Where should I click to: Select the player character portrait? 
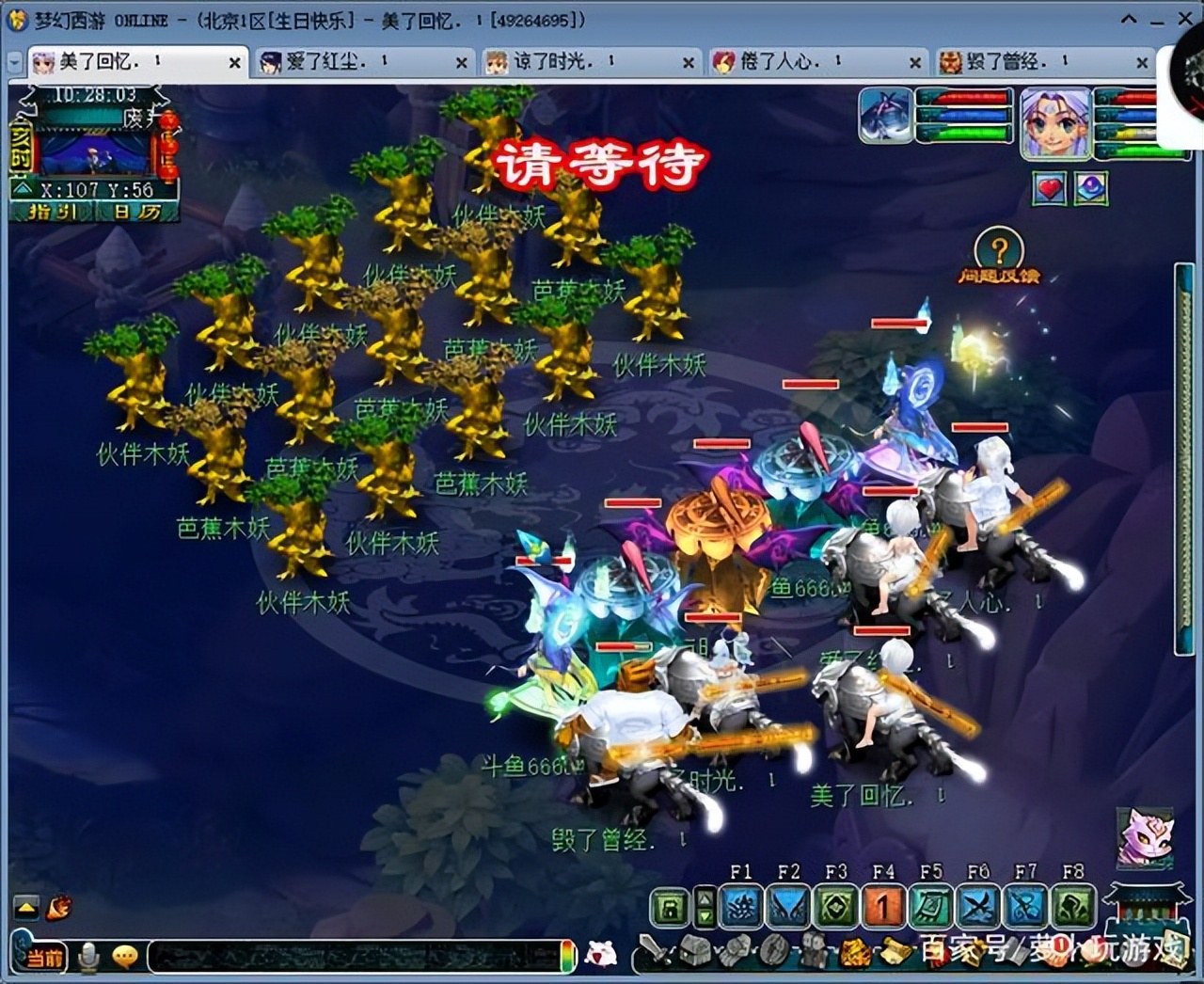tap(1055, 119)
